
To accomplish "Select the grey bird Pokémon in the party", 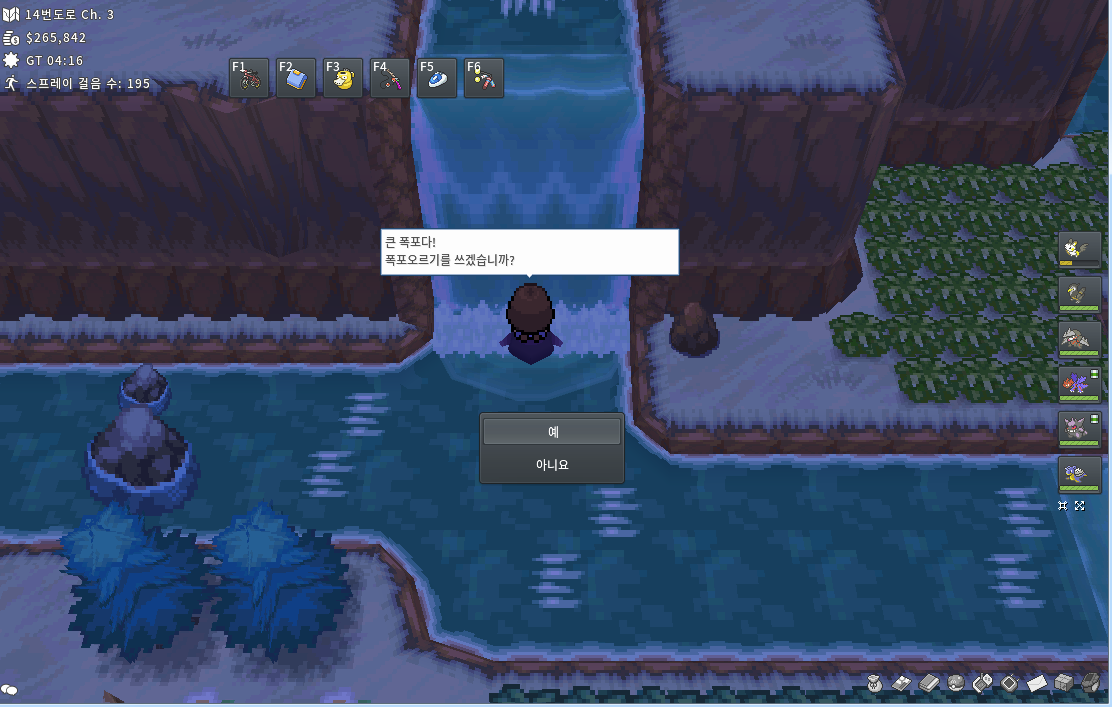I will pyautogui.click(x=1080, y=294).
